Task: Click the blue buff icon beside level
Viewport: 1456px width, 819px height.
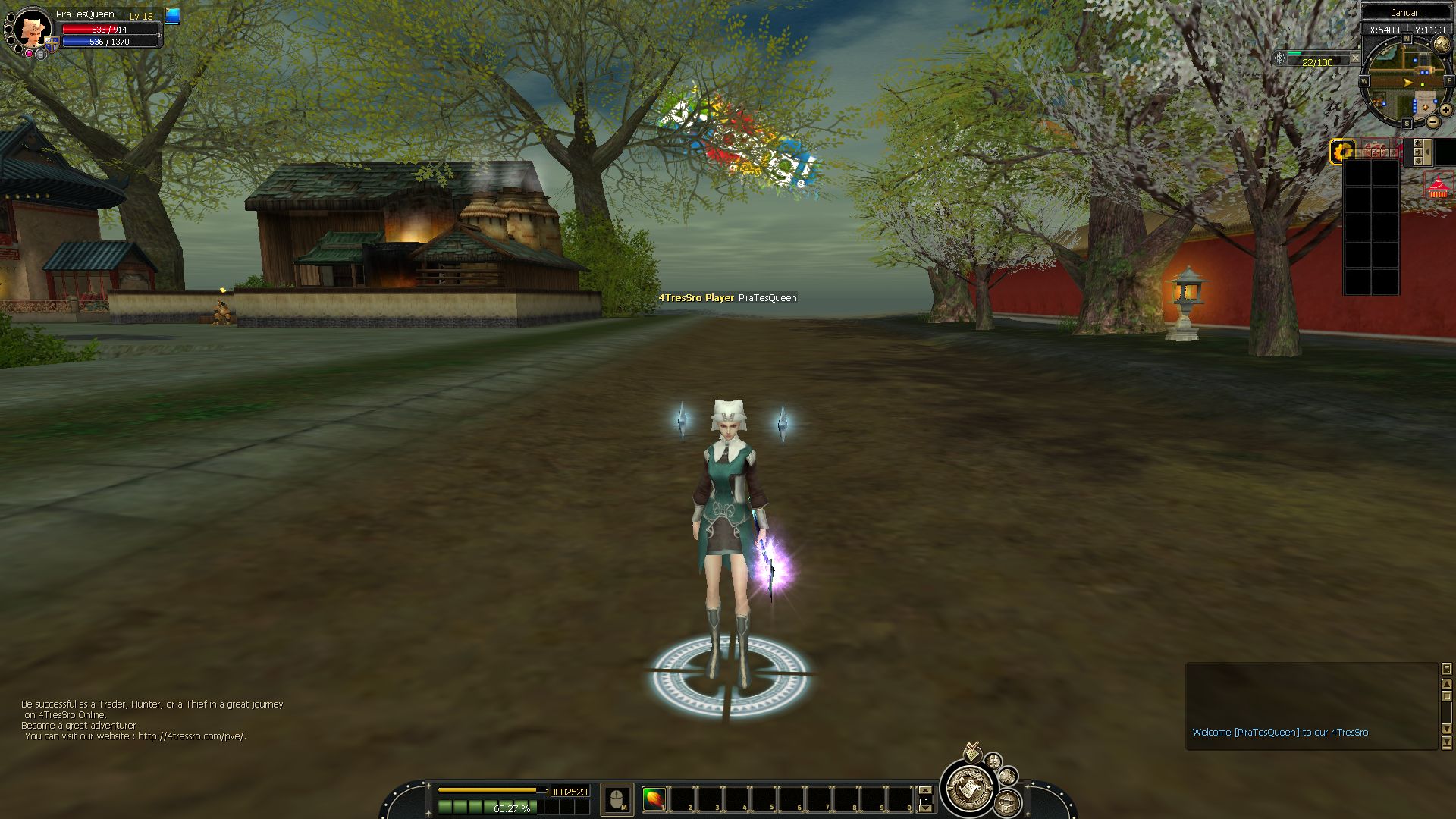Action: coord(173,16)
